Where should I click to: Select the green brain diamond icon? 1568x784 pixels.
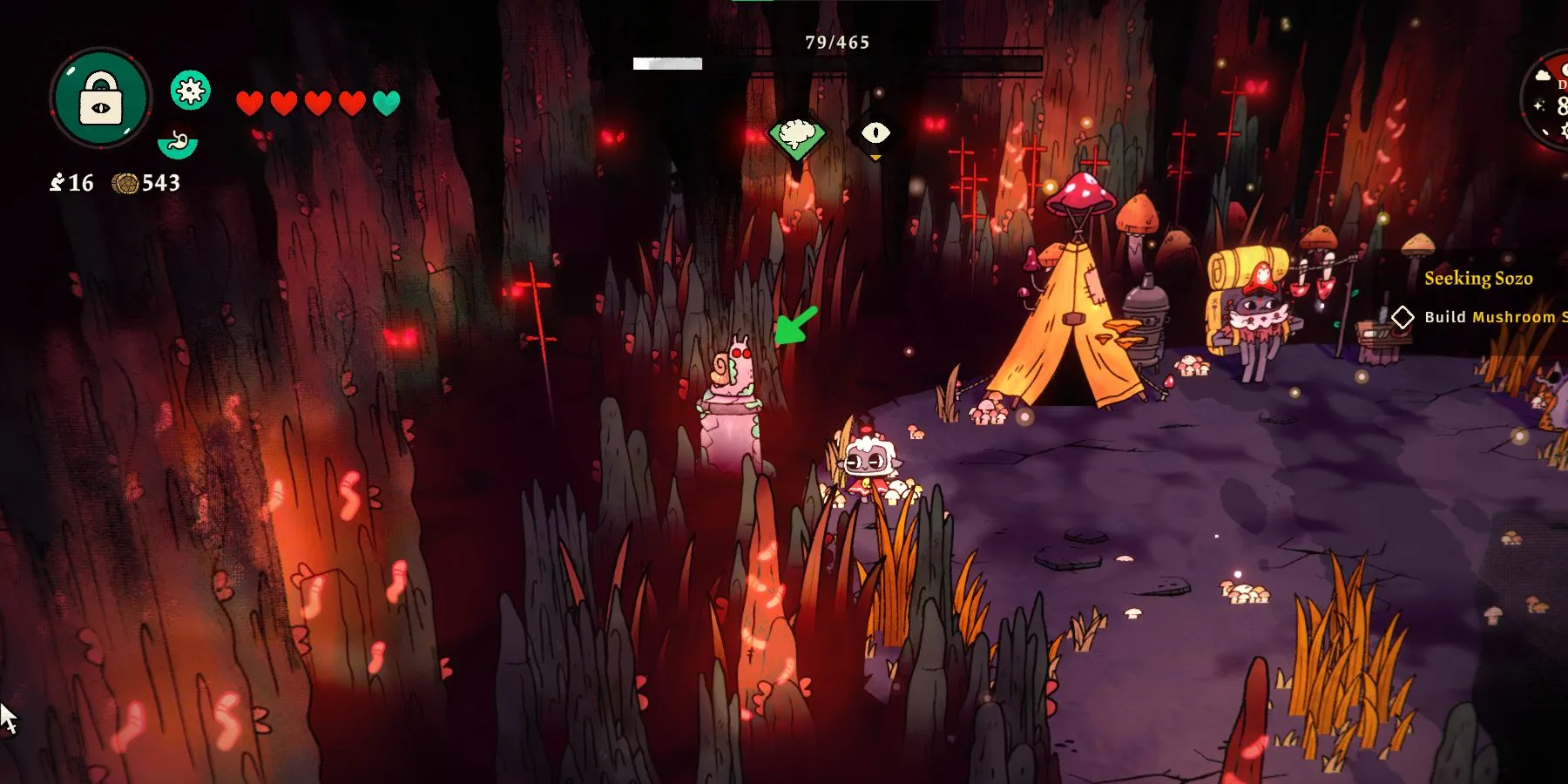(x=797, y=135)
